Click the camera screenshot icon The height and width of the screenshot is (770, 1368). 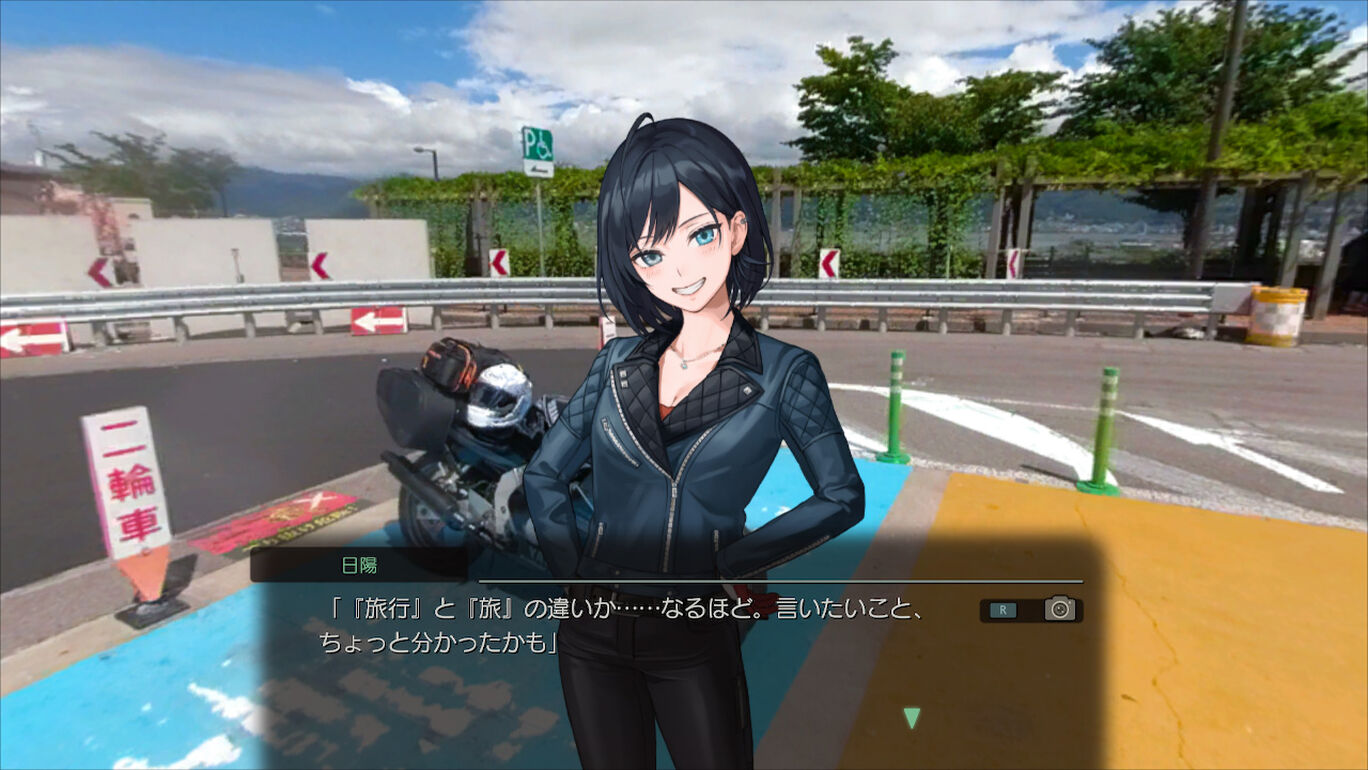point(1059,609)
